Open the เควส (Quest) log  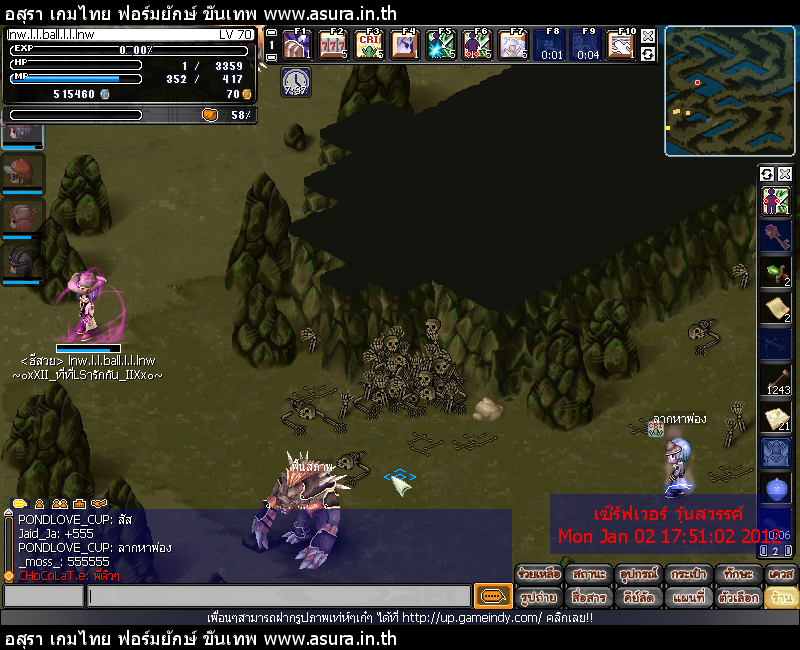[781, 575]
